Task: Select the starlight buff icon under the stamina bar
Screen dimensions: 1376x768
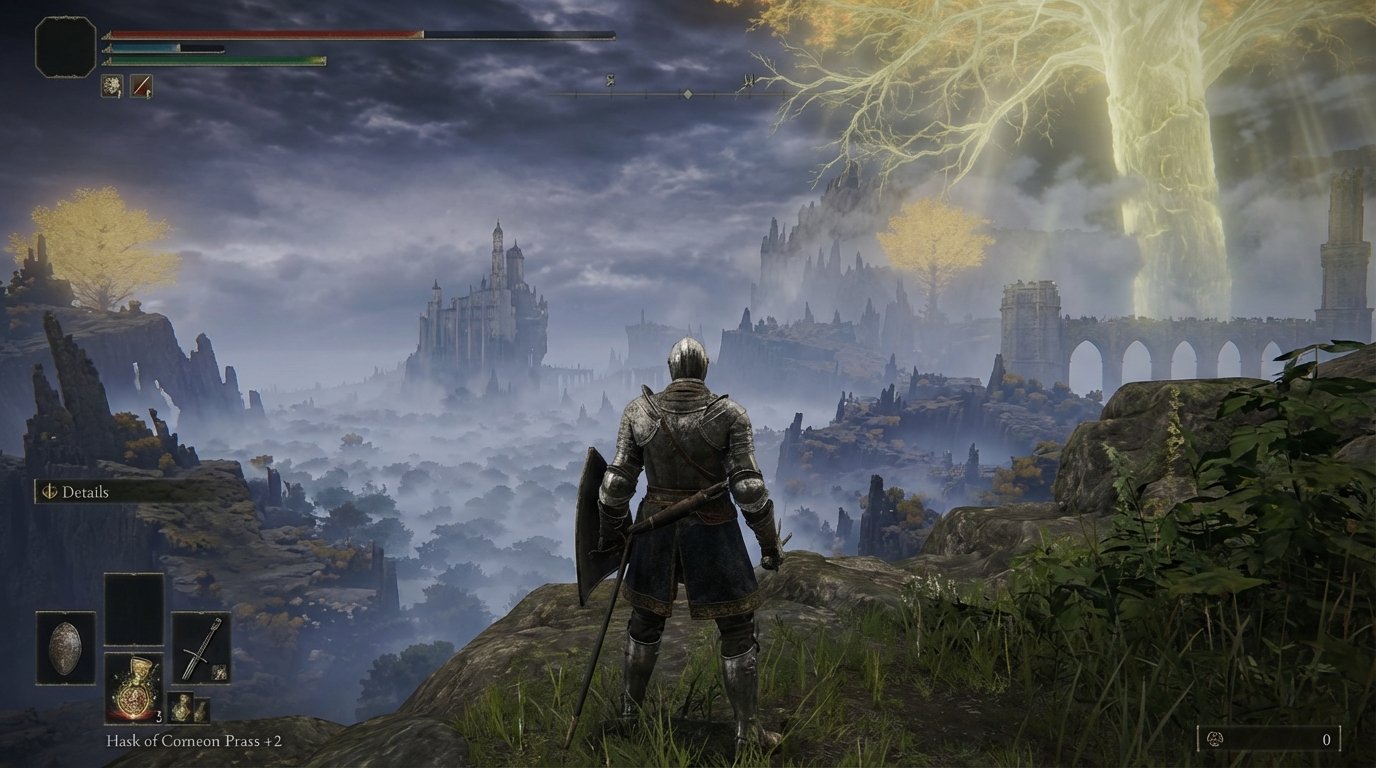Action: (112, 86)
